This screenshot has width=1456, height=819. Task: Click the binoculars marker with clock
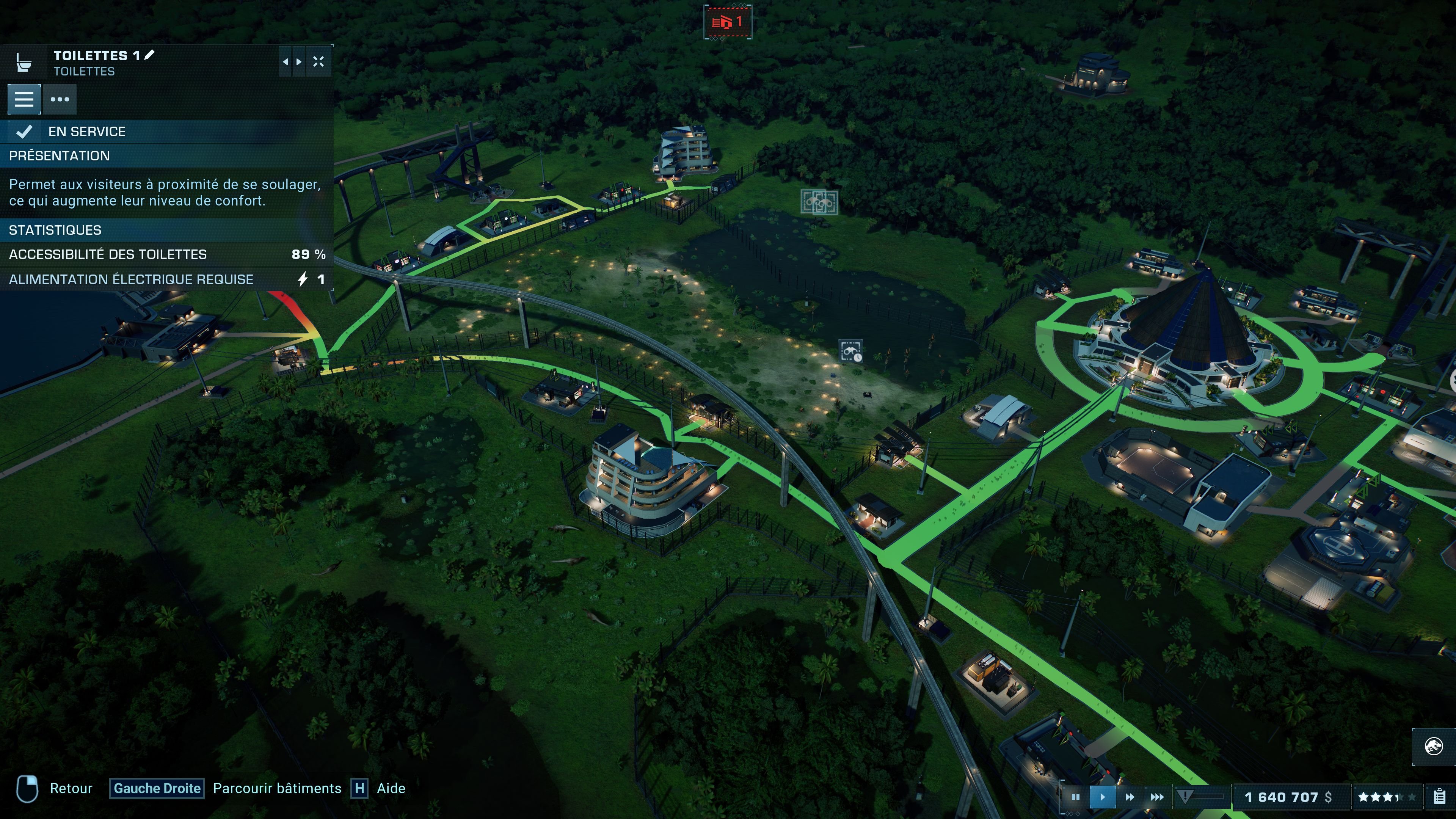[851, 351]
